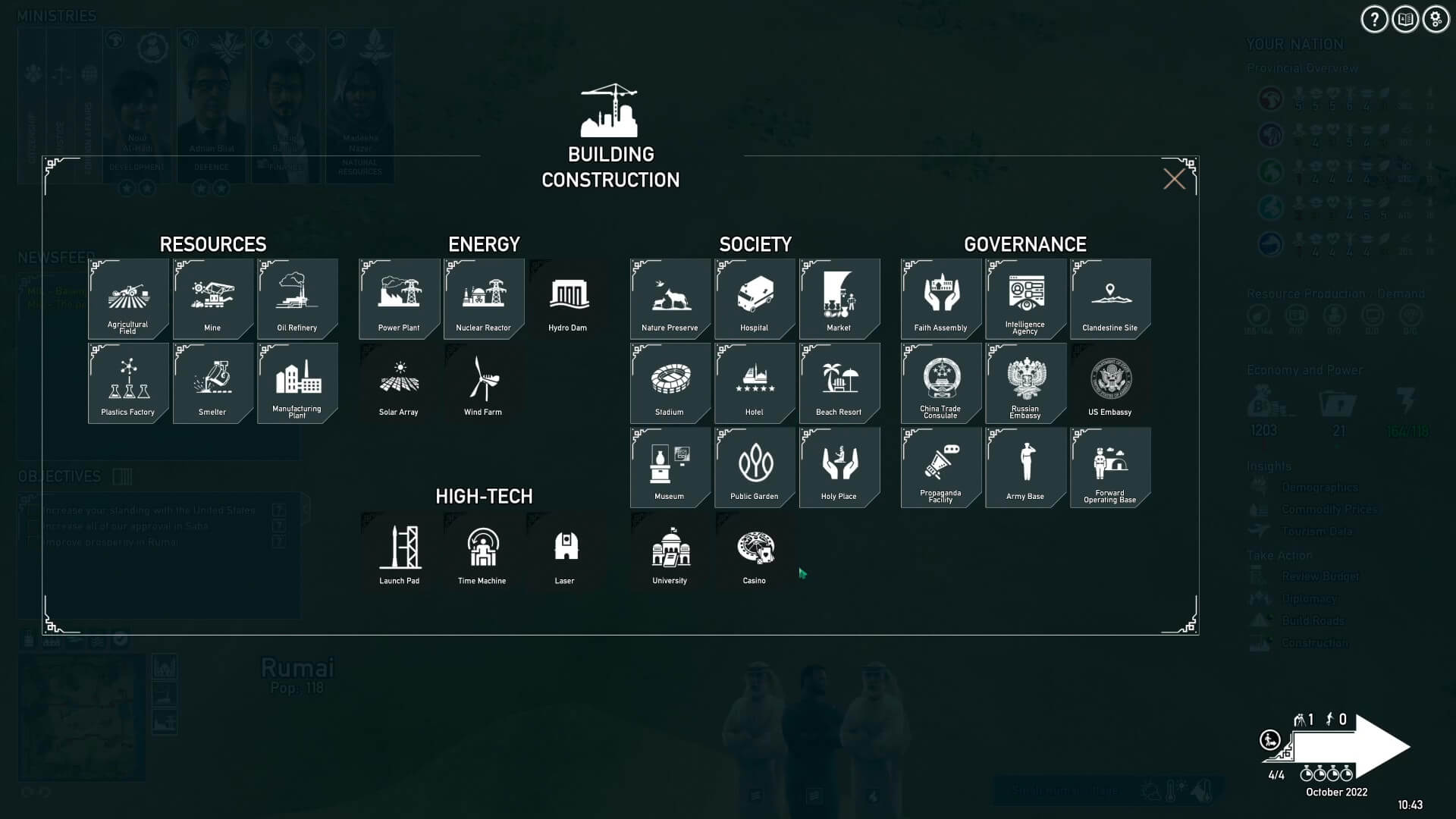The image size is (1456, 819).
Task: Select the Agricultural Field building
Action: point(128,298)
